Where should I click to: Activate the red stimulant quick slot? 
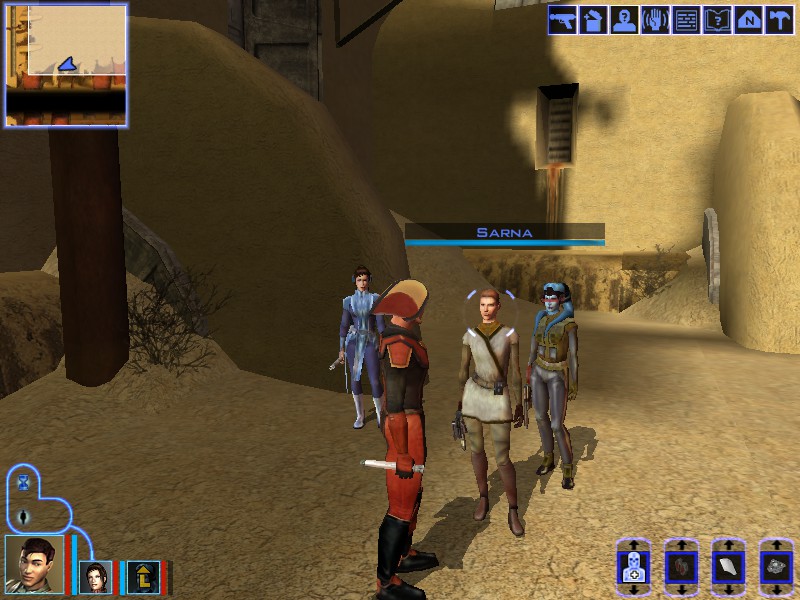[680, 567]
